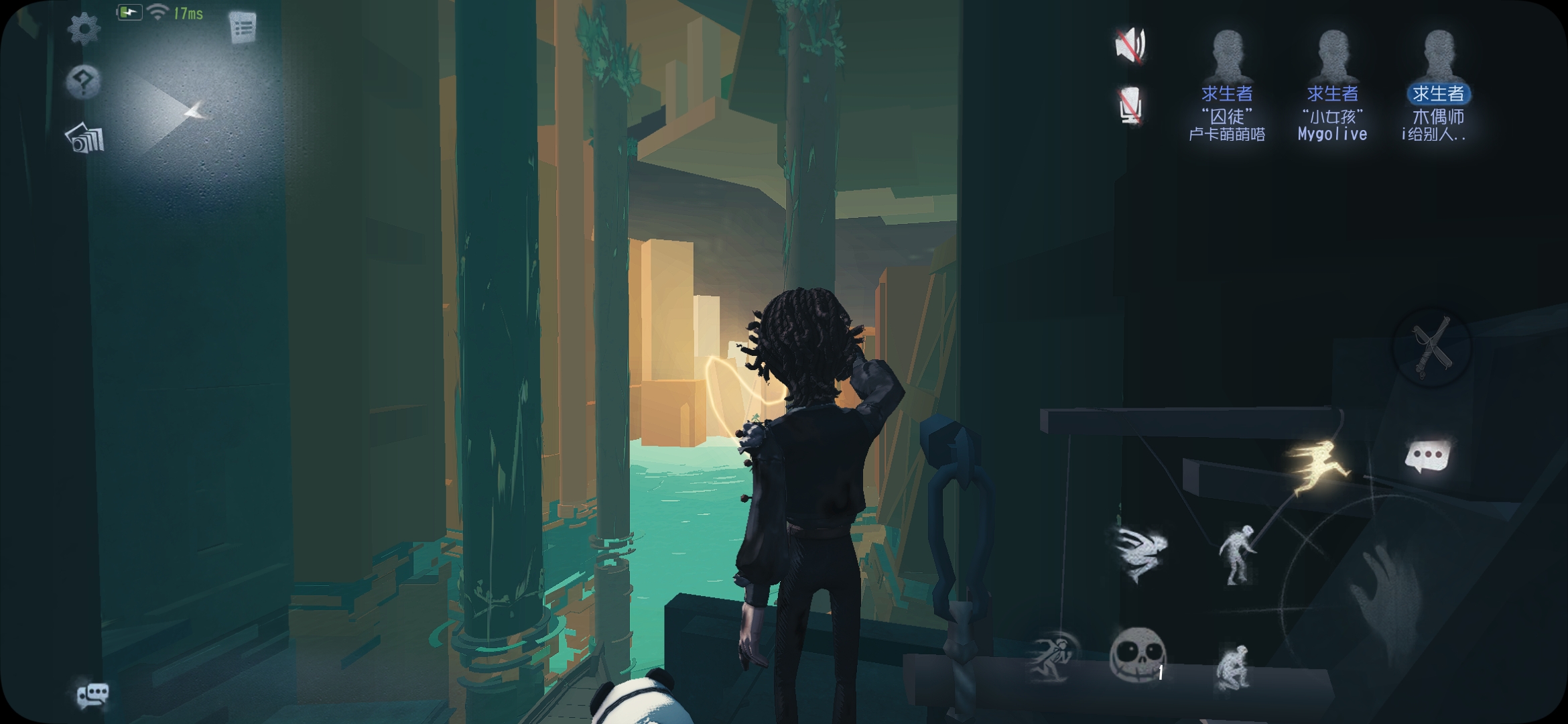Open the chat window icon

[x=92, y=695]
